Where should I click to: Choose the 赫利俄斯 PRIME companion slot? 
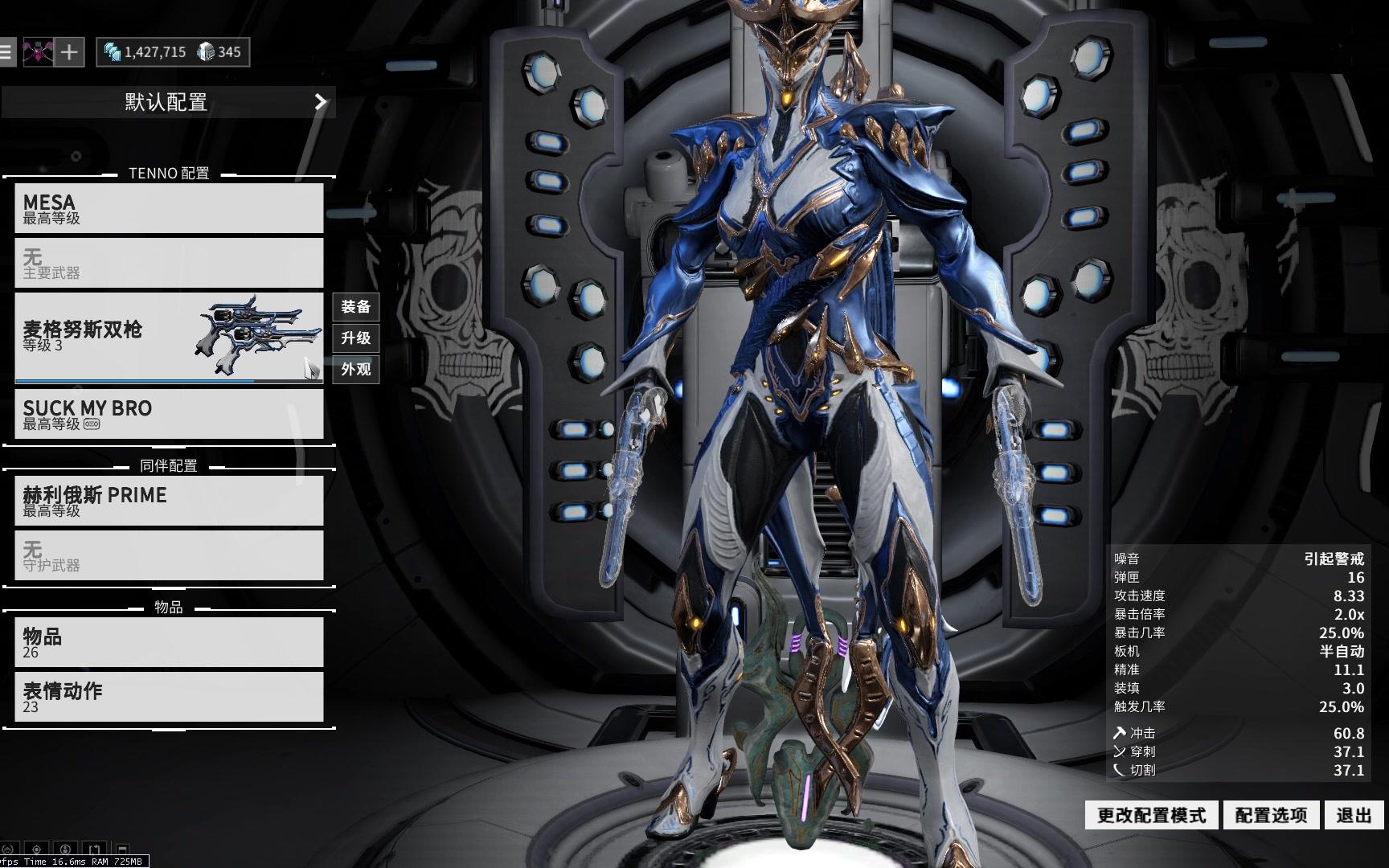tap(169, 501)
